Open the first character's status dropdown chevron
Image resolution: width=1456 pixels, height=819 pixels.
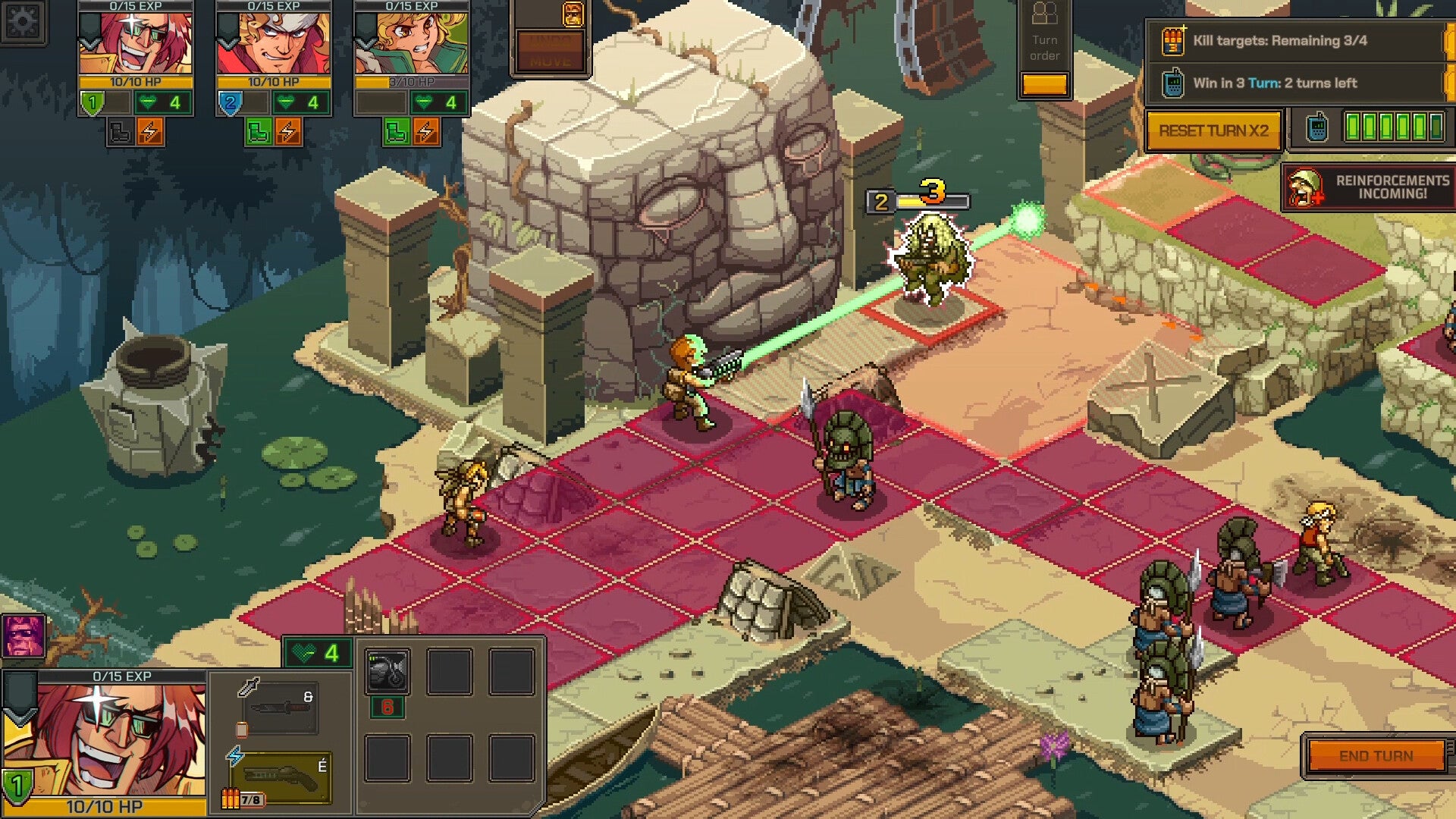90,43
